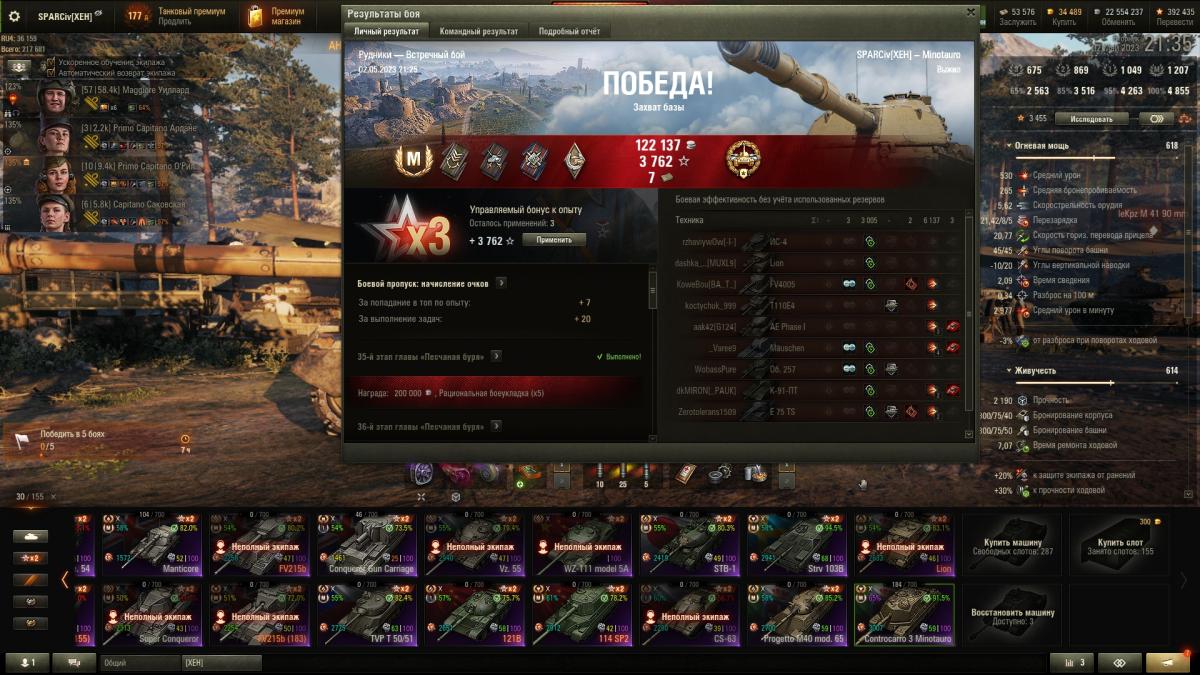Image resolution: width=1200 pixels, height=675 pixels.
Task: Select the Личный результат tab
Action: 387,31
